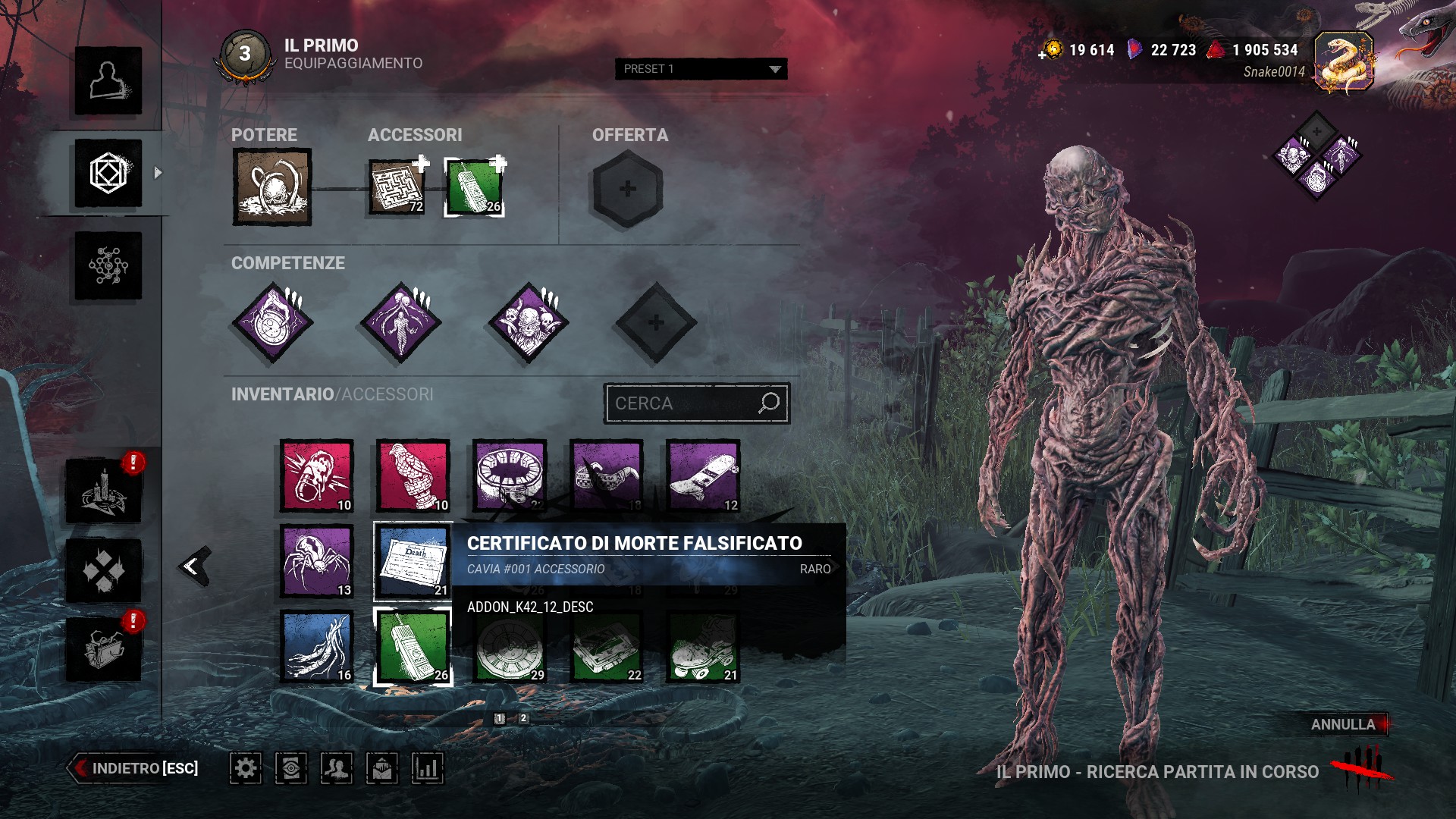Click the Cerca search field

[682, 403]
